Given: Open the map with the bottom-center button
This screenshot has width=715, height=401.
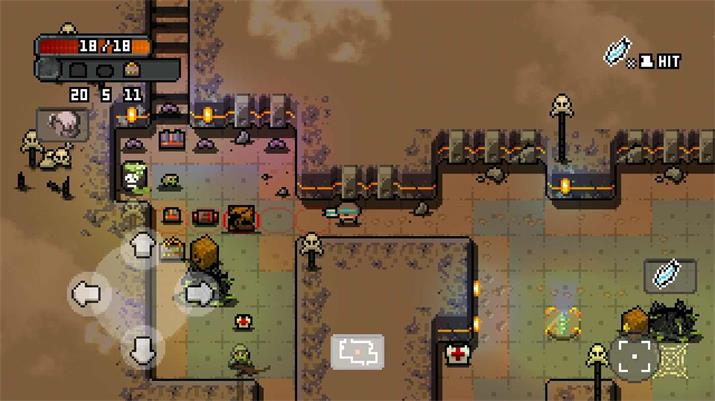Looking at the screenshot, I should [x=357, y=351].
